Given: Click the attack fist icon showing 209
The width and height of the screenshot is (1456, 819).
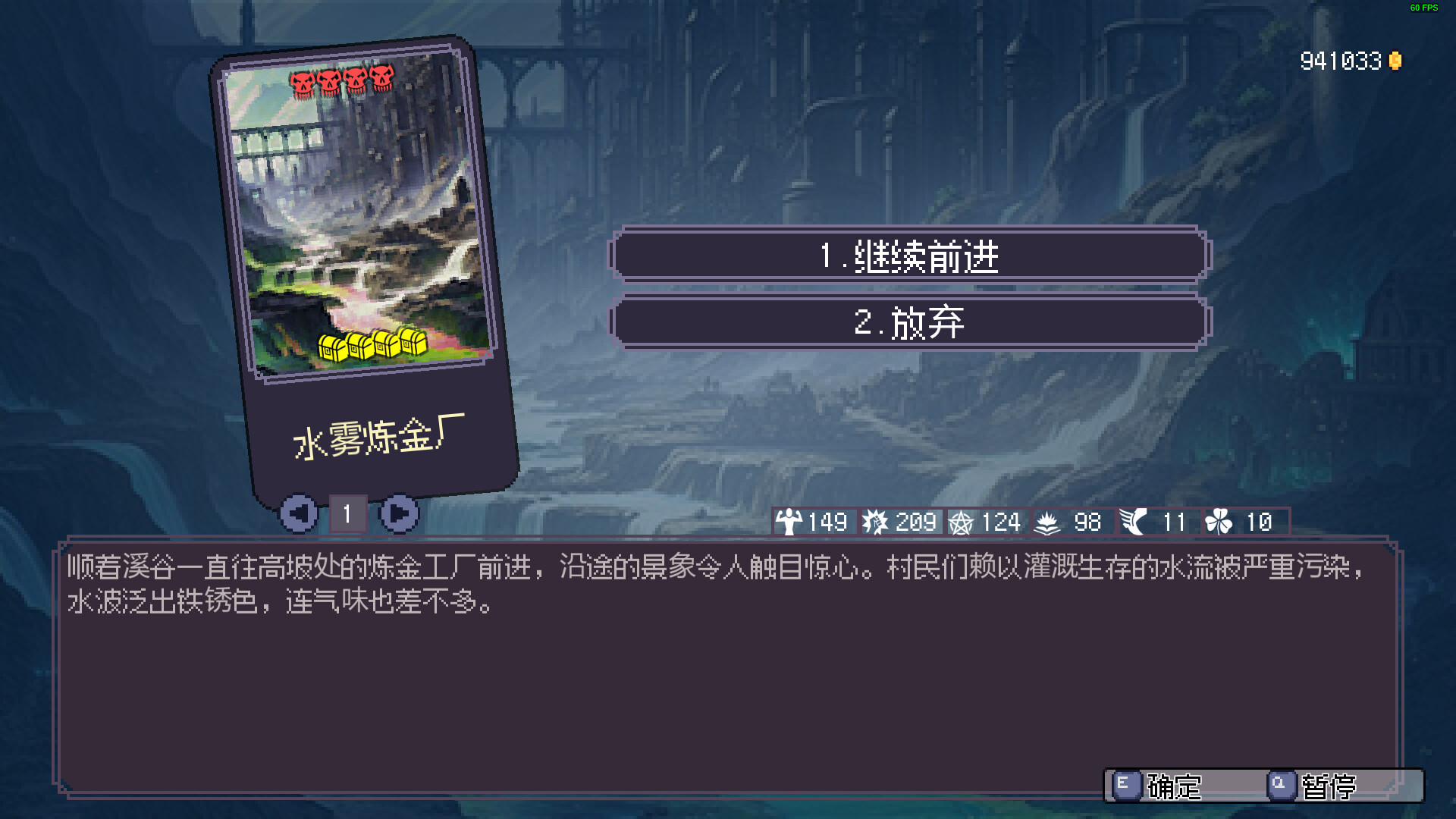Looking at the screenshot, I should [x=877, y=522].
